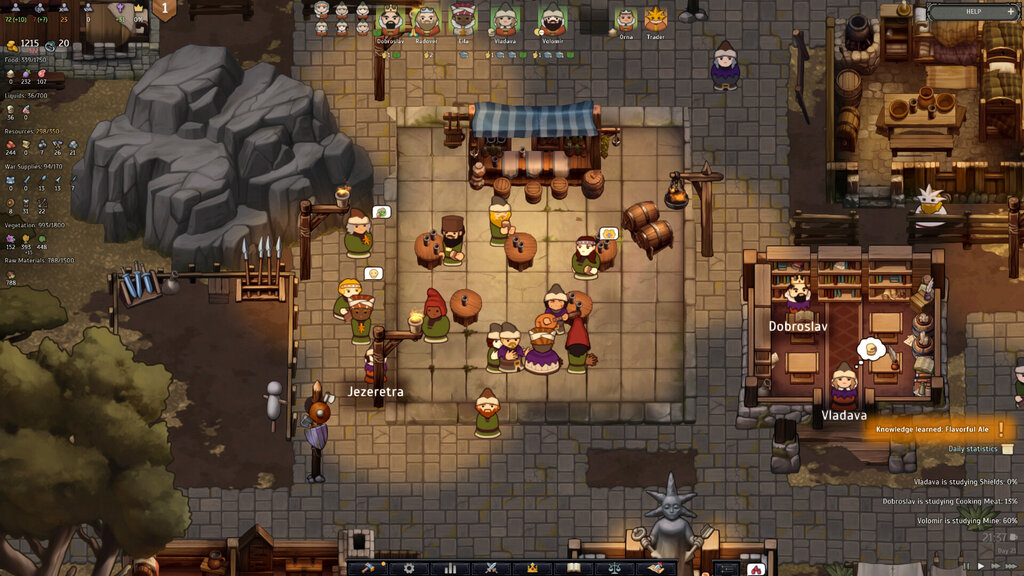The width and height of the screenshot is (1024, 576).
Task: Pick Volomir's portrait
Action: (552, 20)
